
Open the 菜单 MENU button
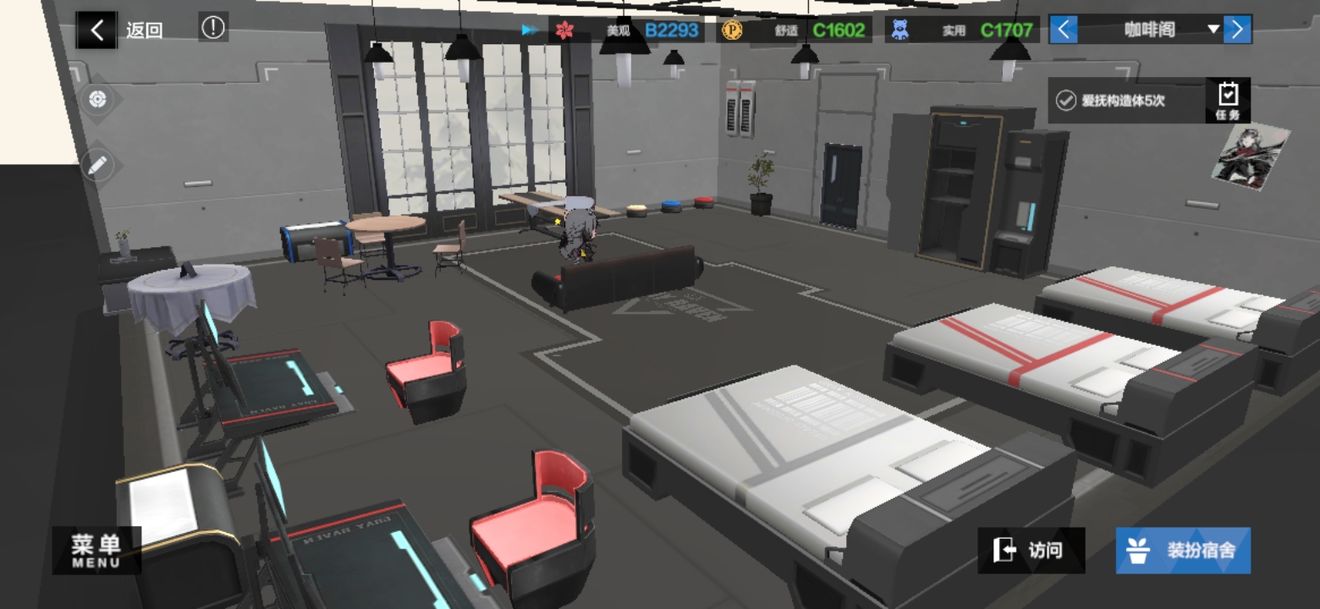pyautogui.click(x=96, y=550)
